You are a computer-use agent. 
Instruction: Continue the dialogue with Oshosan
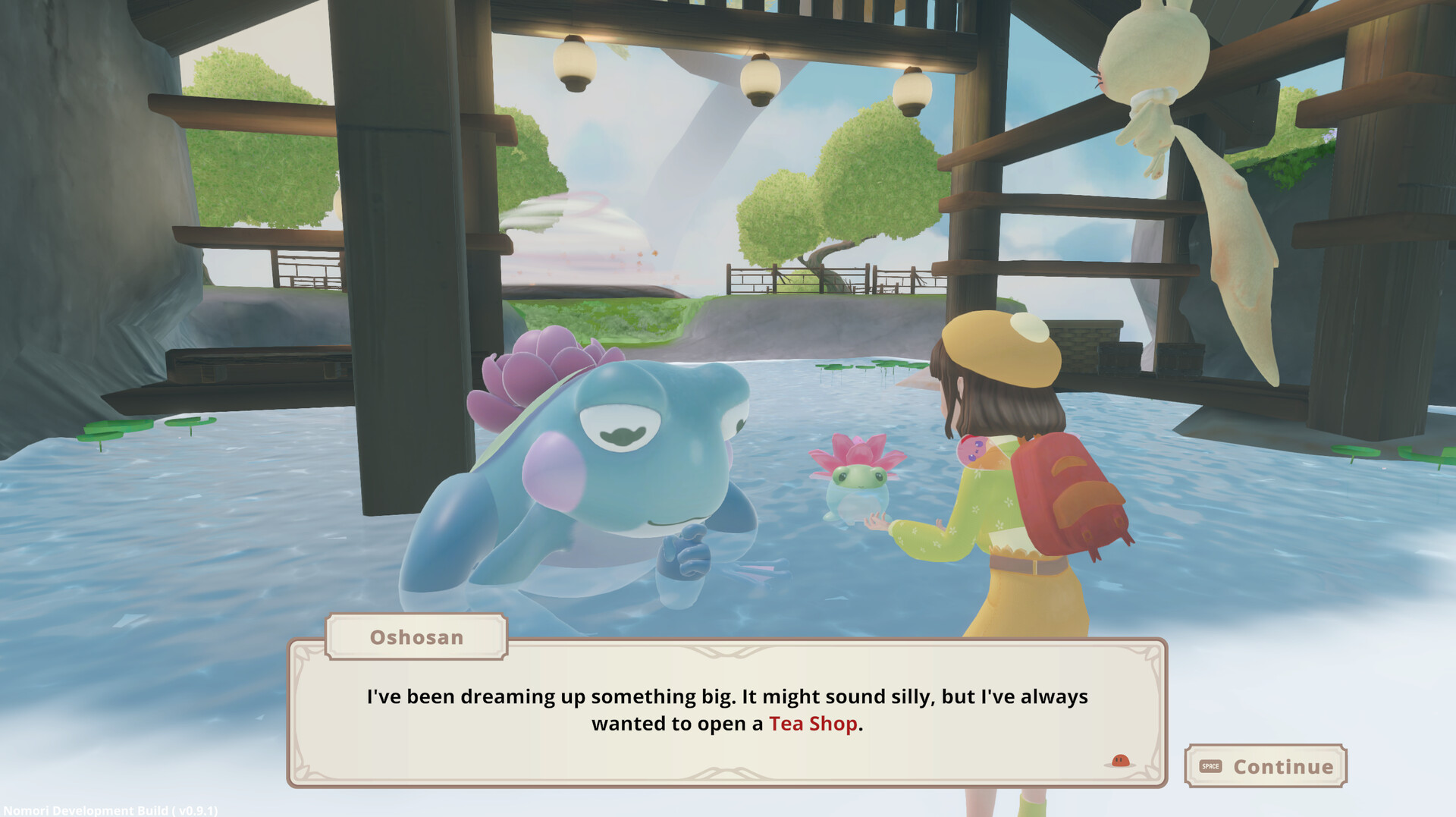point(1266,766)
